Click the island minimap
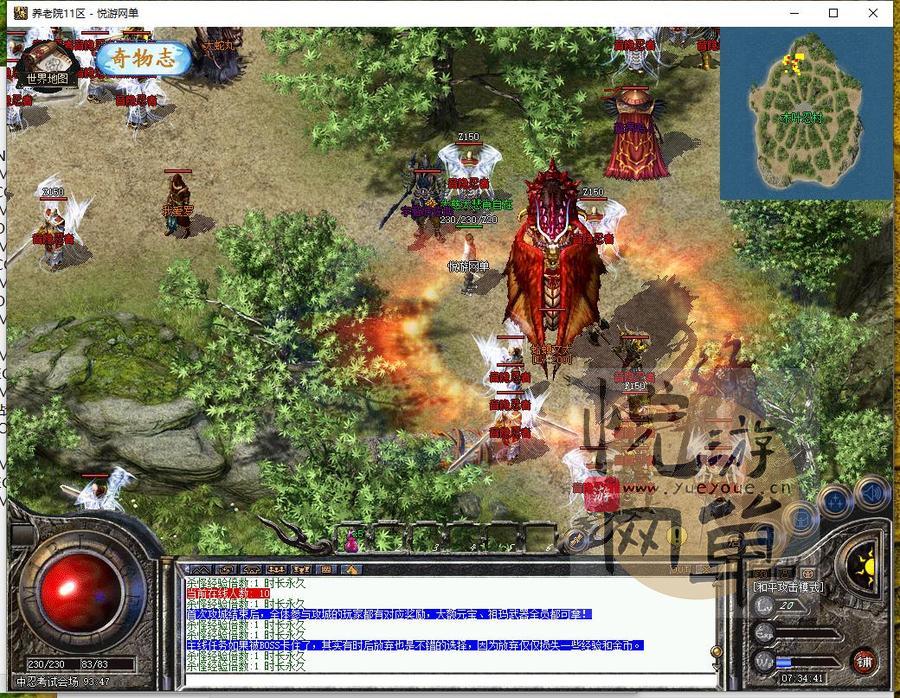Viewport: 900px width, 698px height. tap(806, 112)
